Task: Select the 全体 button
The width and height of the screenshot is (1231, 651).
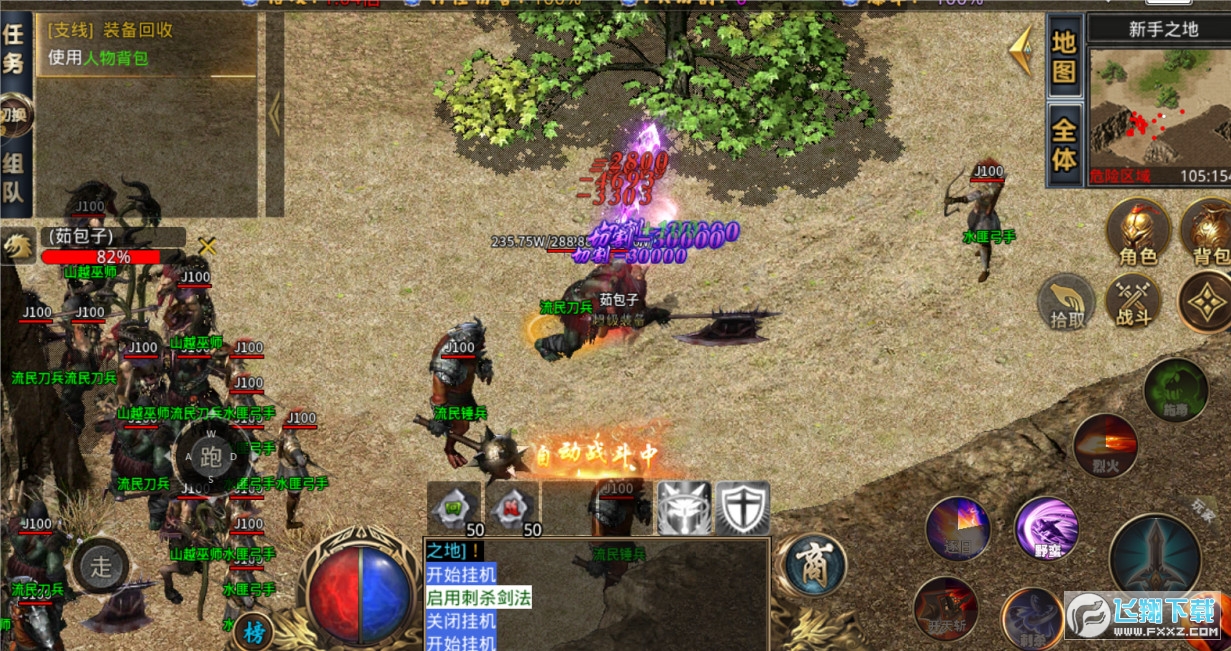Action: pyautogui.click(x=1064, y=145)
